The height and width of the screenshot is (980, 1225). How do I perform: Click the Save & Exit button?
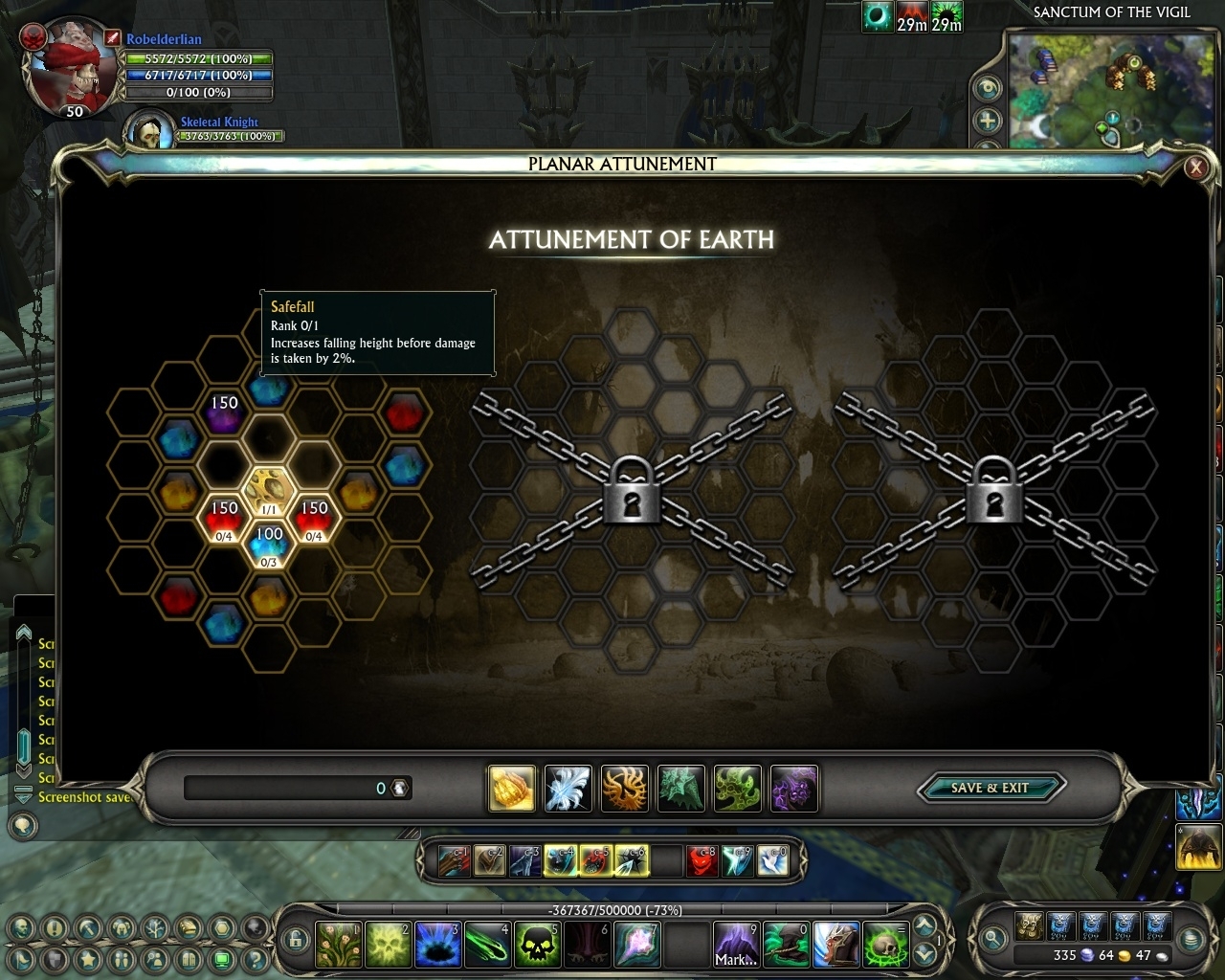(991, 788)
